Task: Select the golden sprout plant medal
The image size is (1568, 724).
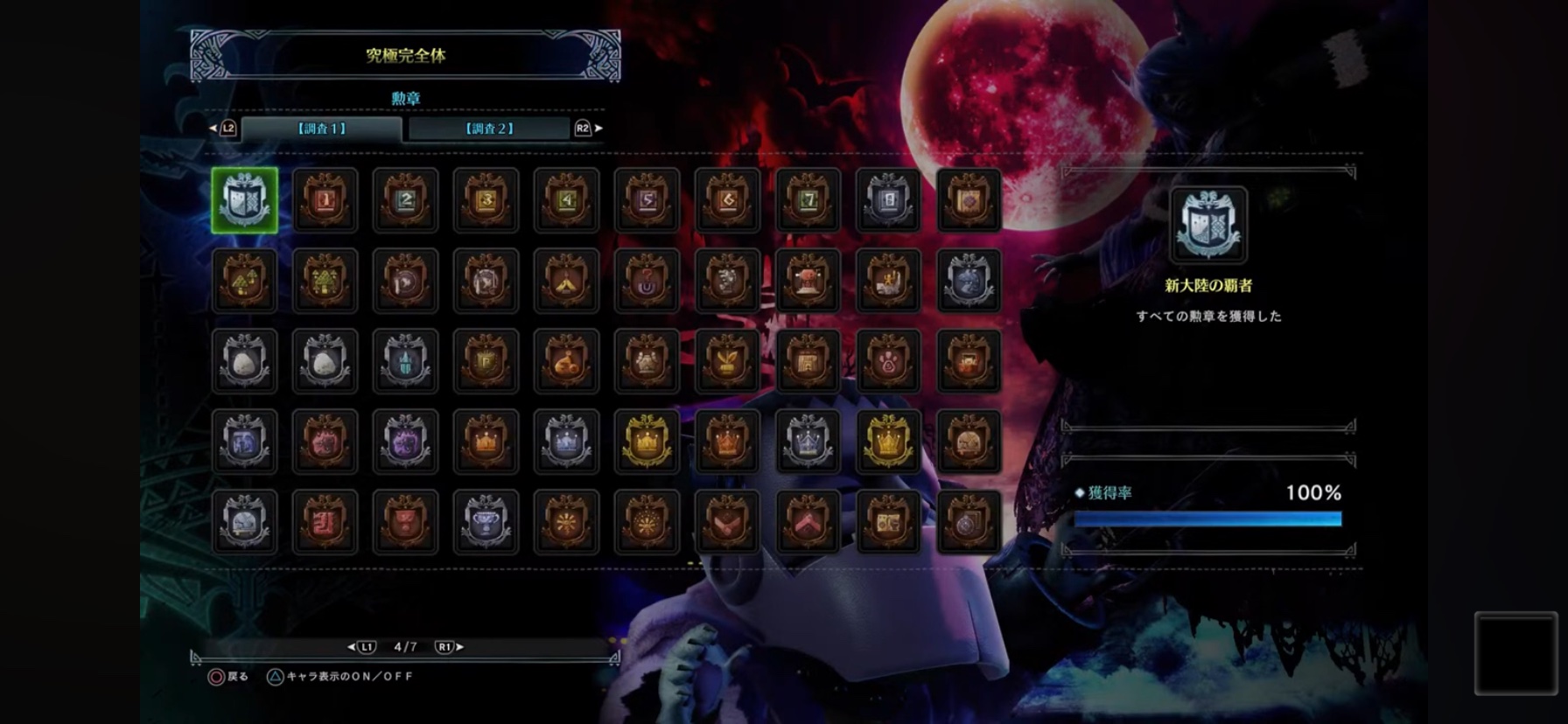Action: click(x=728, y=361)
